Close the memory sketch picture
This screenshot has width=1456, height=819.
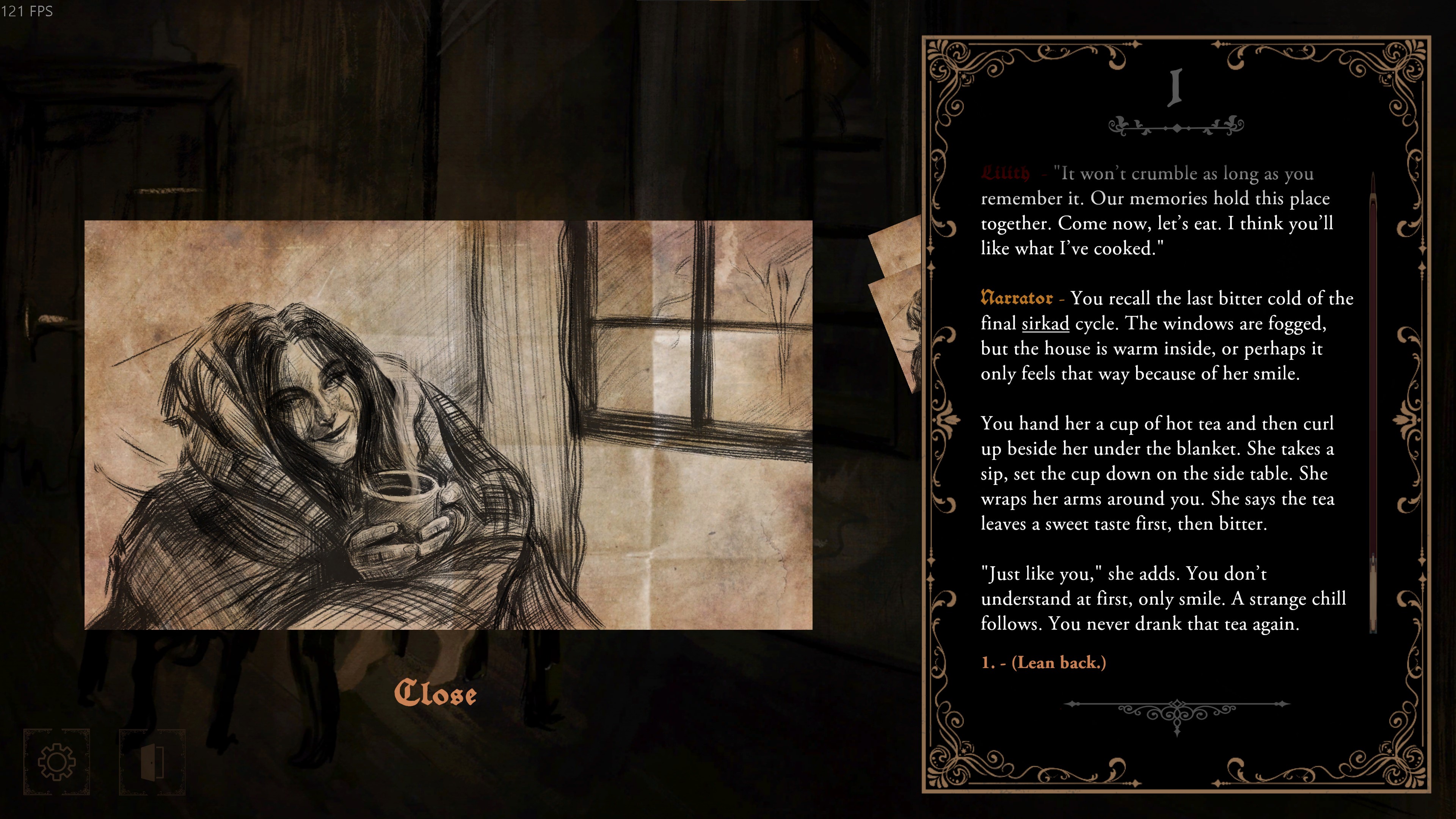(435, 693)
